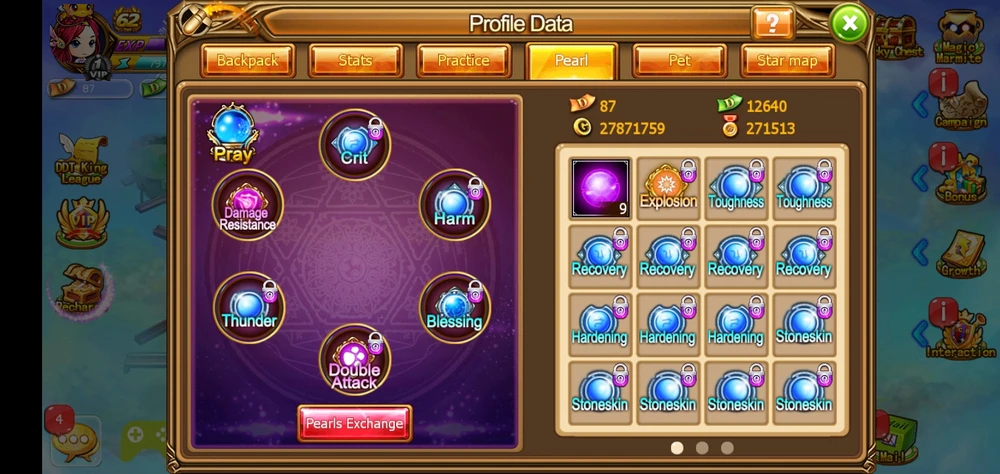Click the Blessing pearl slot
1000x474 pixels.
[x=454, y=307]
